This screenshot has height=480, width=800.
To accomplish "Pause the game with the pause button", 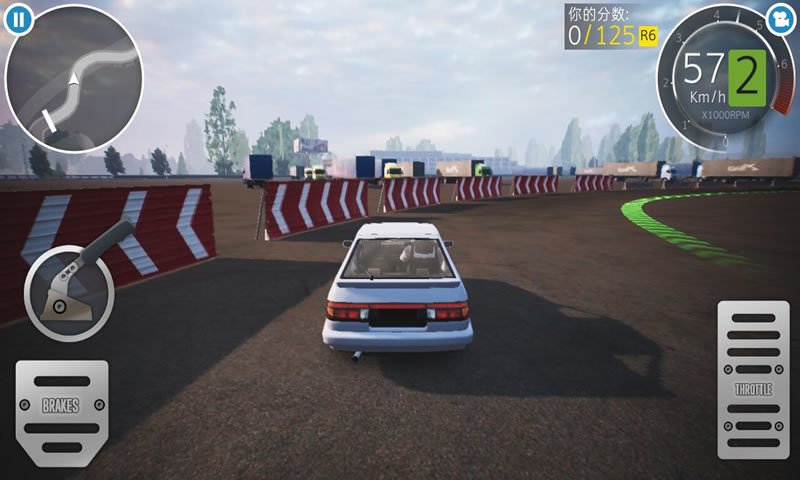I will coord(16,18).
